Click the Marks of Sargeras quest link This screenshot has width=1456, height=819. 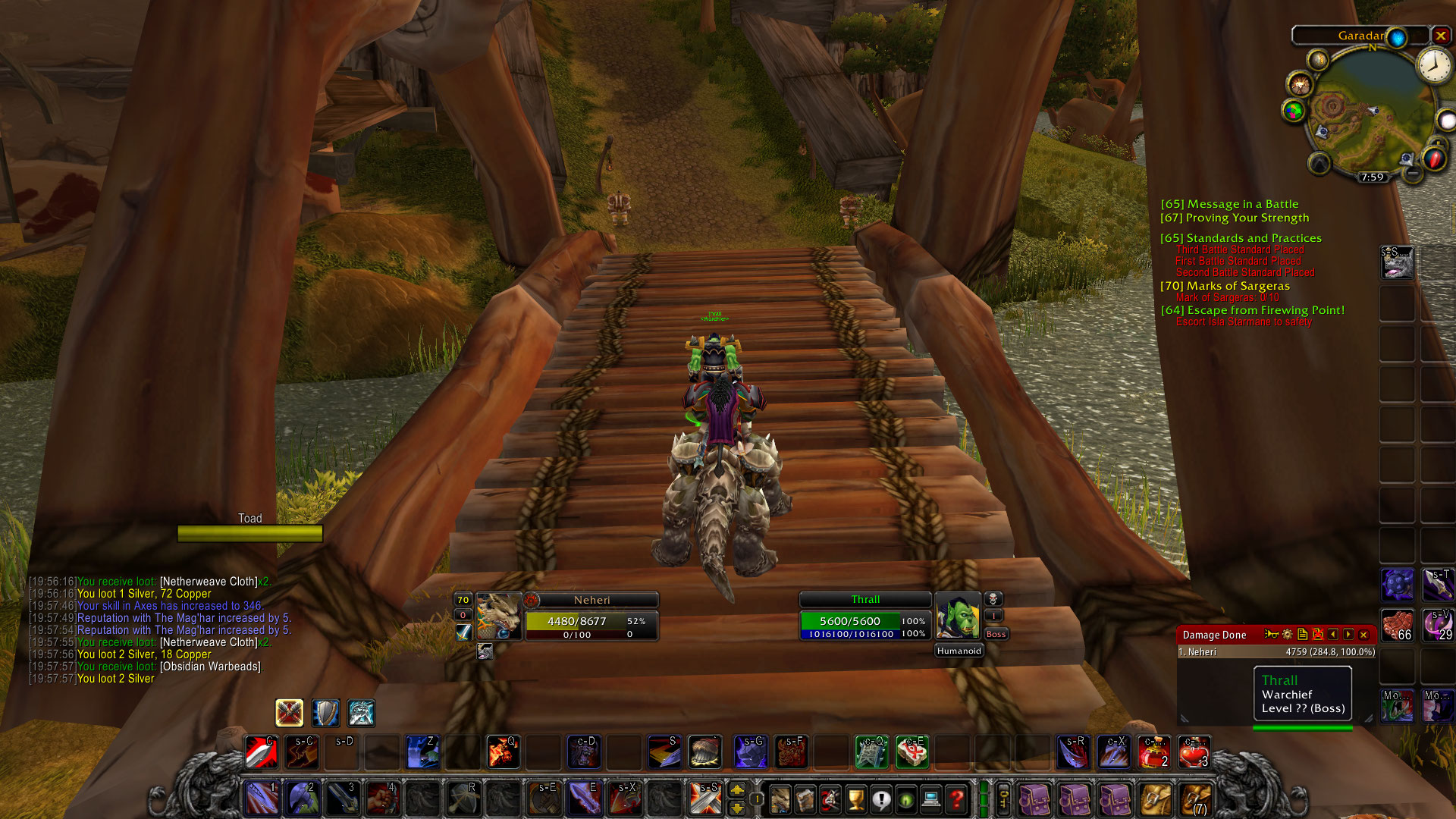[x=1226, y=286]
